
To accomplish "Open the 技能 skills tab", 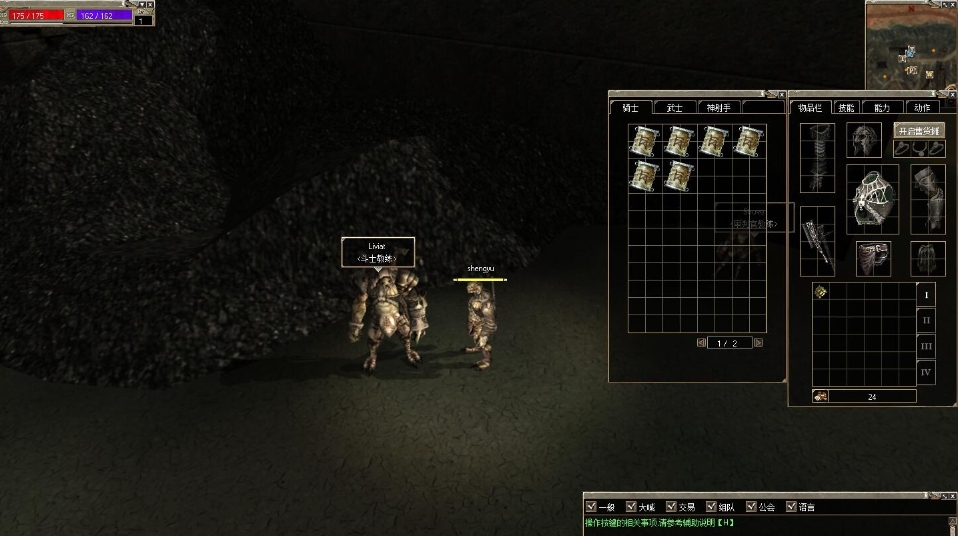I will point(846,107).
